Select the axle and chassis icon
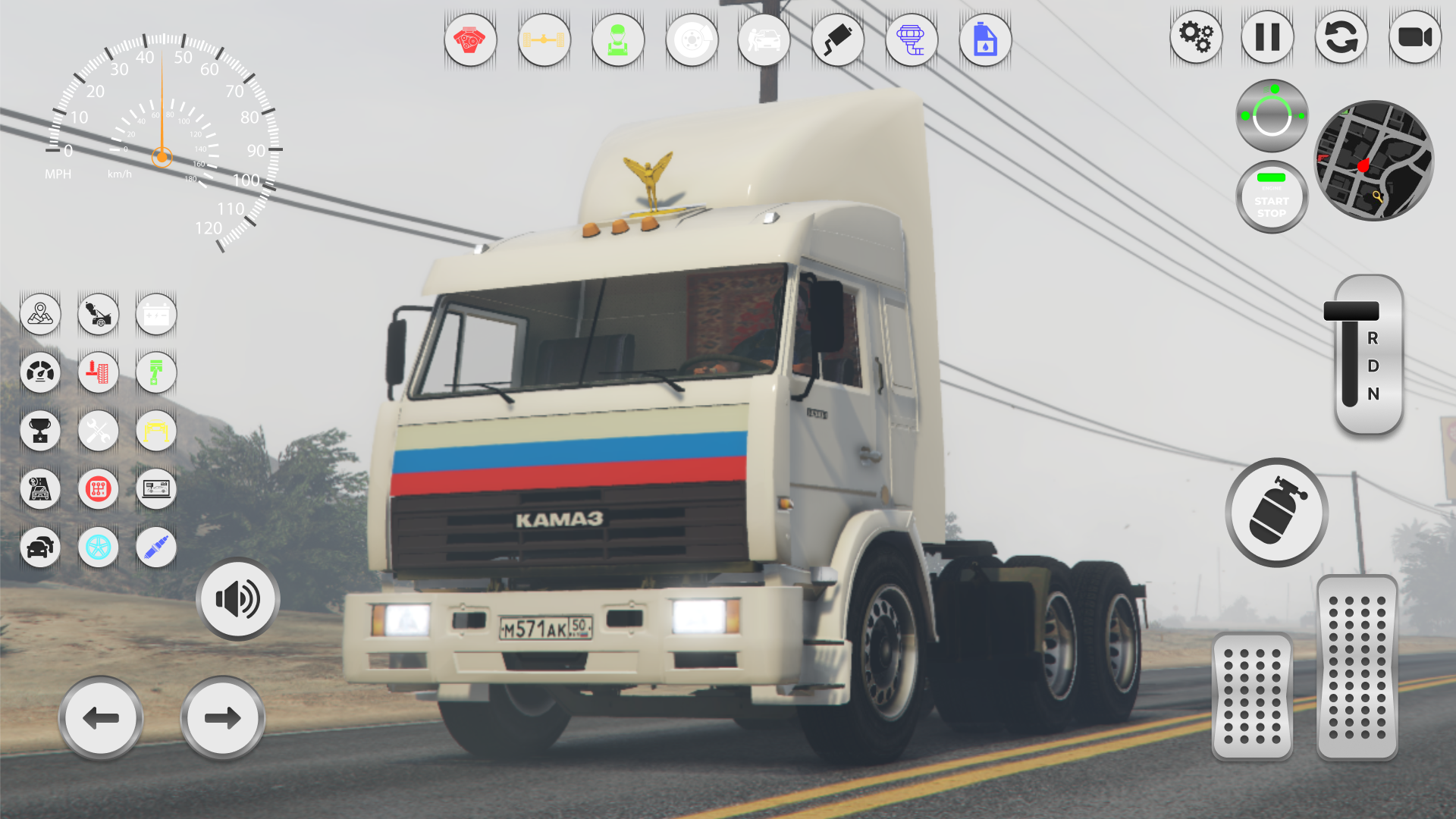1456x819 pixels. point(544,39)
